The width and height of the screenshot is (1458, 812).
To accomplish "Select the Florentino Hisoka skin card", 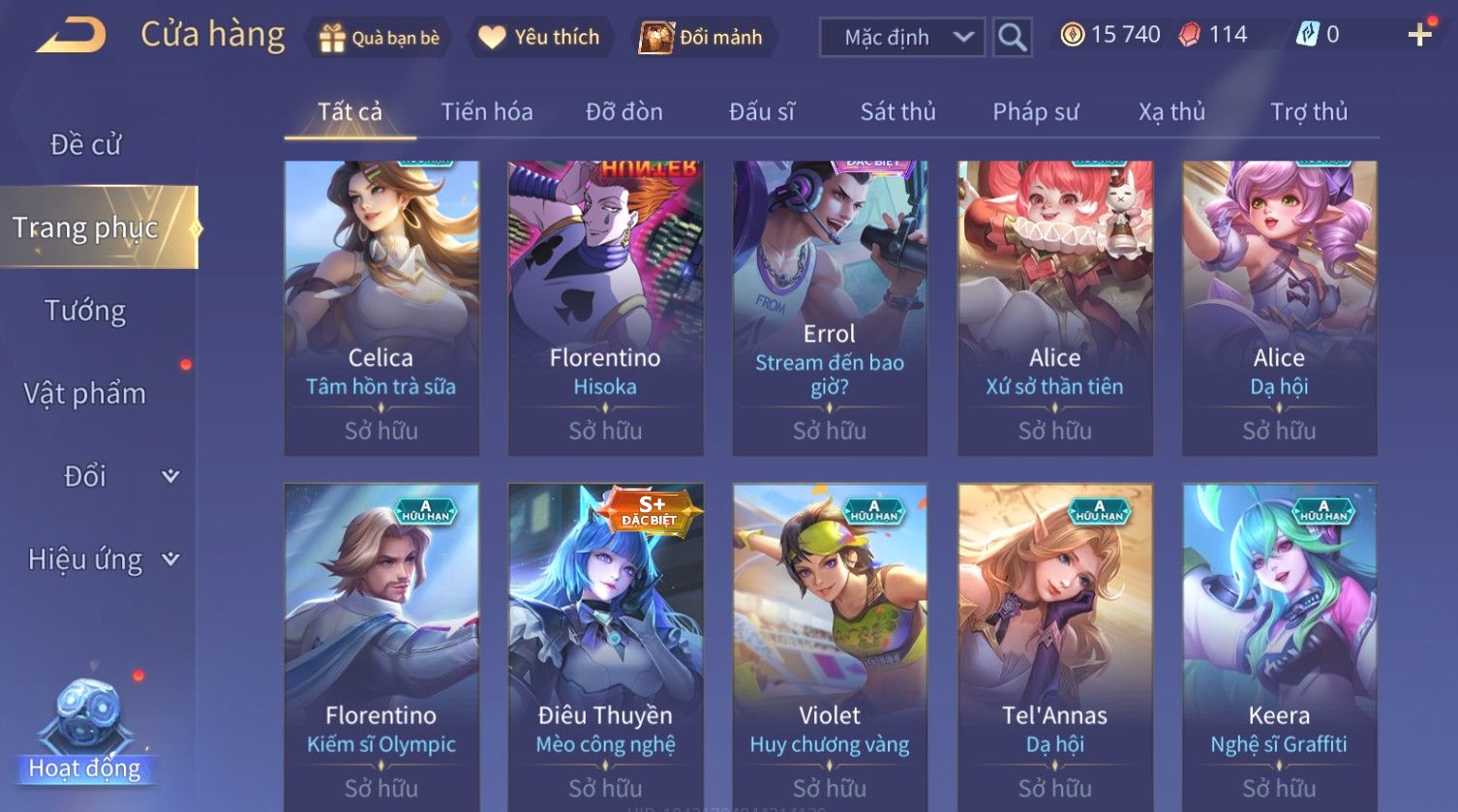I will pyautogui.click(x=605, y=308).
